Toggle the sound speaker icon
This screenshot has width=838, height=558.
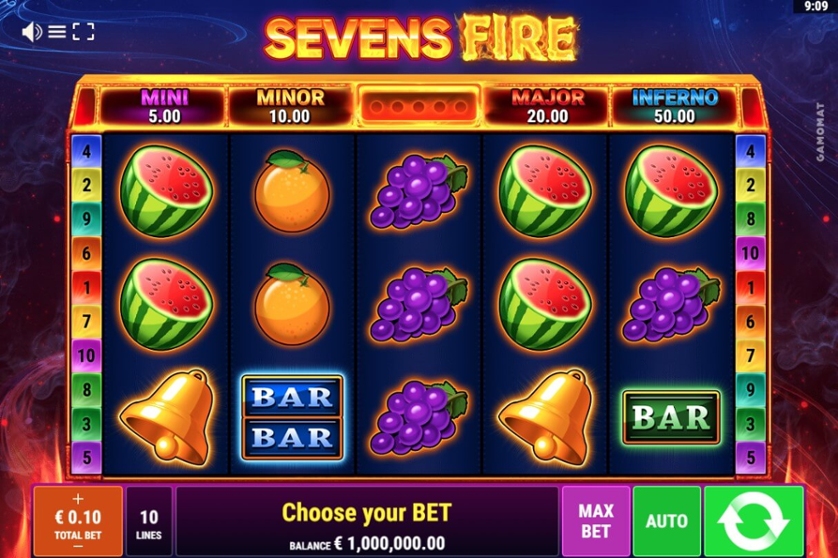[x=31, y=32]
